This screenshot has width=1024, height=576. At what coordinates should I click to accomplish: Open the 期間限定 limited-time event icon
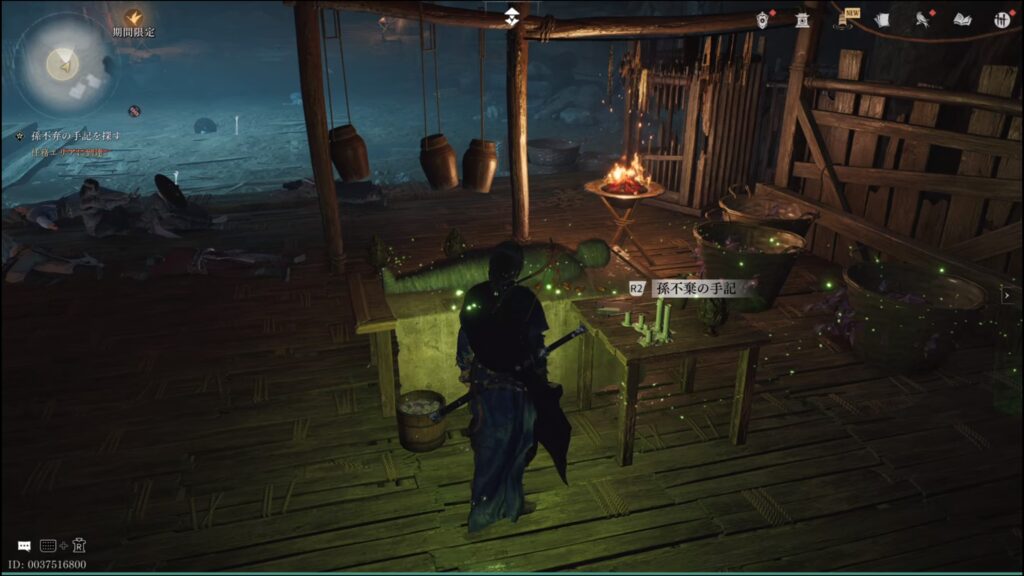[133, 18]
